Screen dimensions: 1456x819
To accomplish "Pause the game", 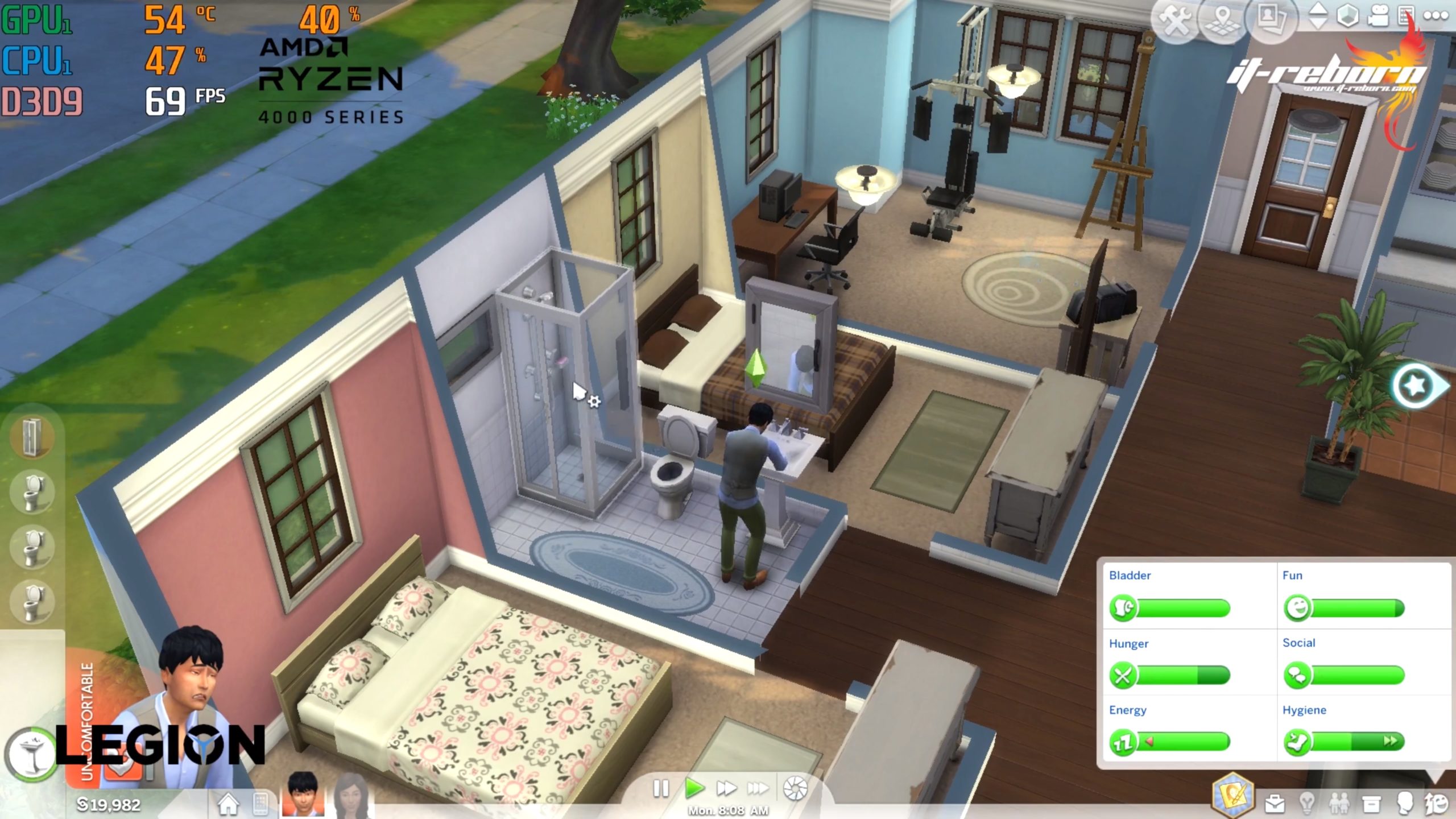I will (661, 789).
